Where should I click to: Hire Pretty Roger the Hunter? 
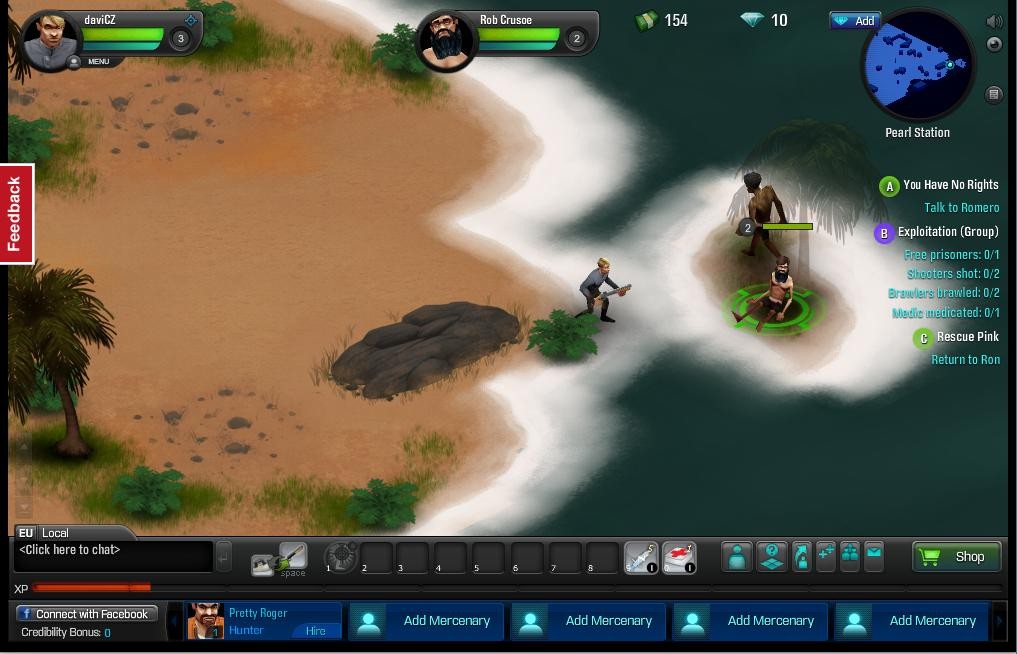tap(316, 631)
